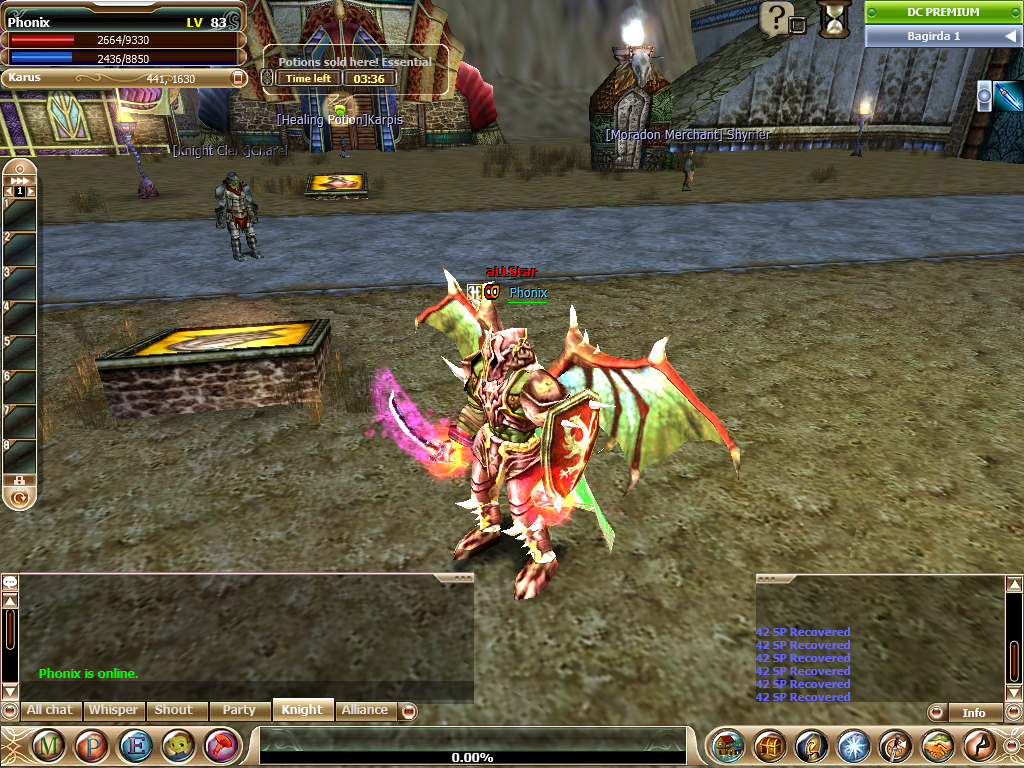Click the sword and shield icon
The width and height of the screenshot is (1024, 768).
click(x=895, y=745)
